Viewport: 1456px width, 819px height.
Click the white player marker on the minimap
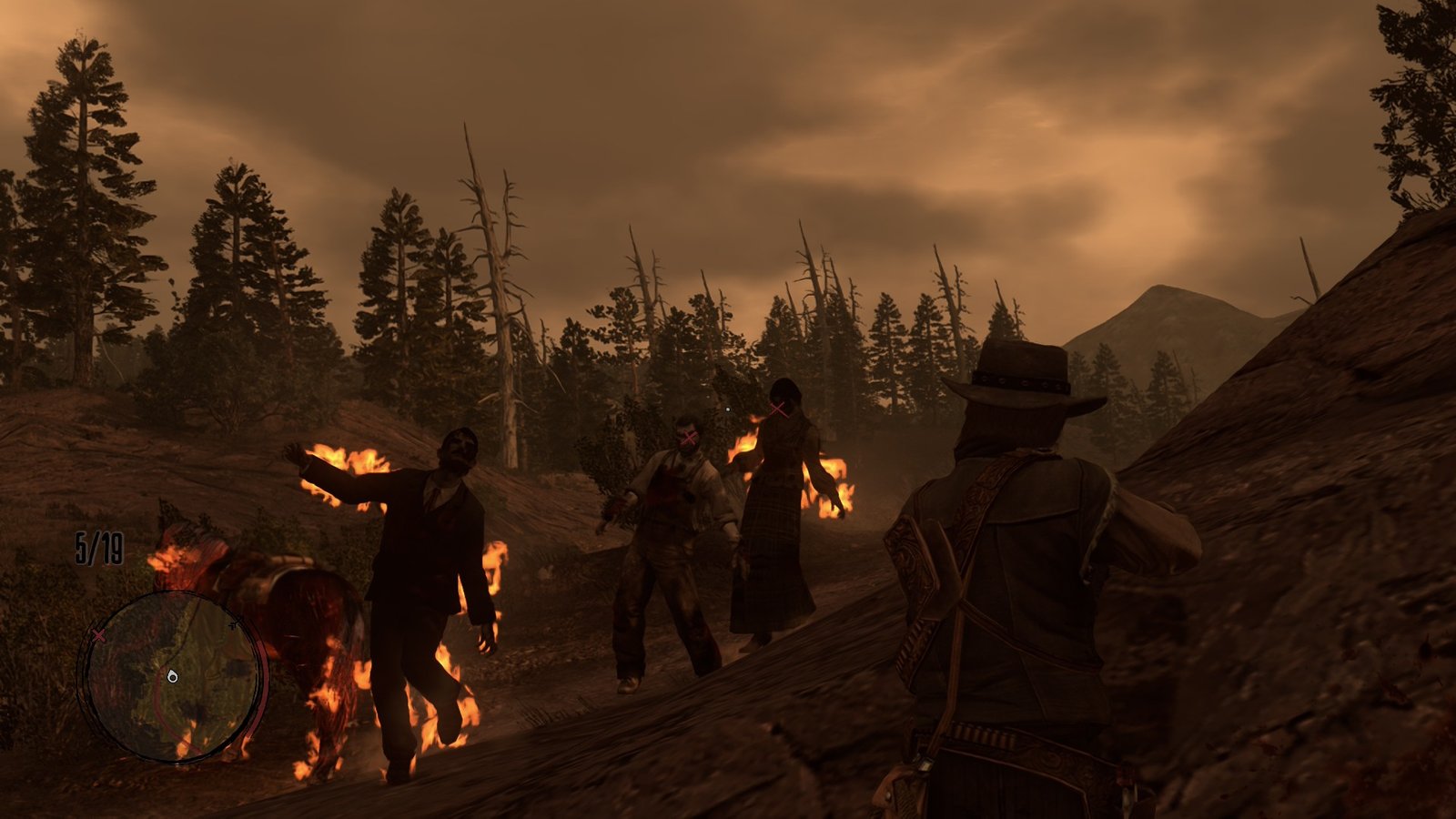point(173,675)
